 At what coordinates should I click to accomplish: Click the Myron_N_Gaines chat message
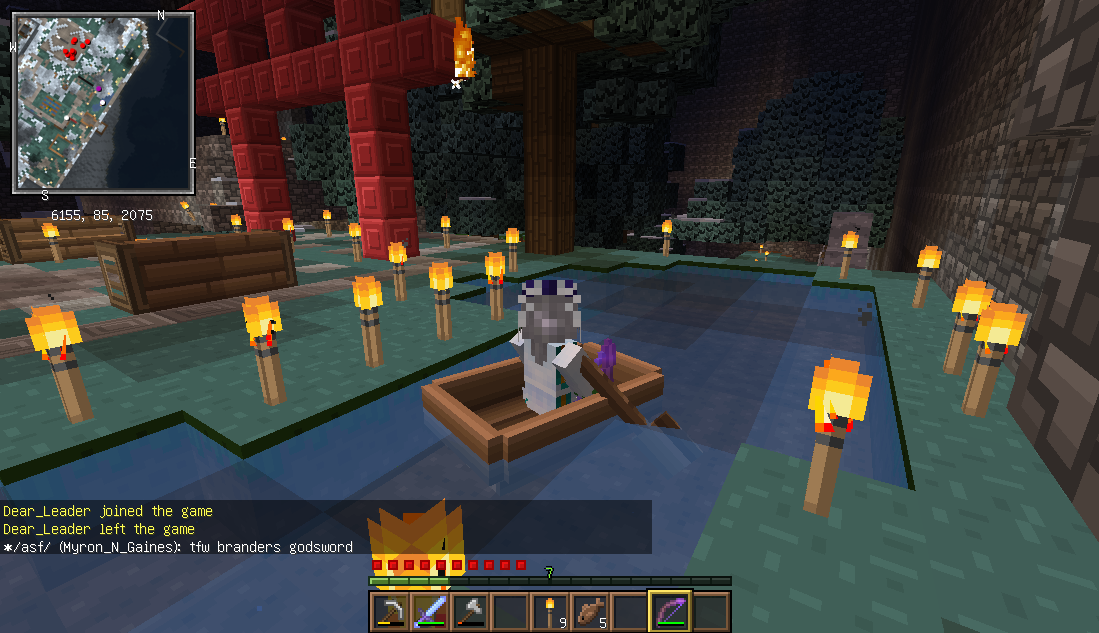pyautogui.click(x=178, y=547)
